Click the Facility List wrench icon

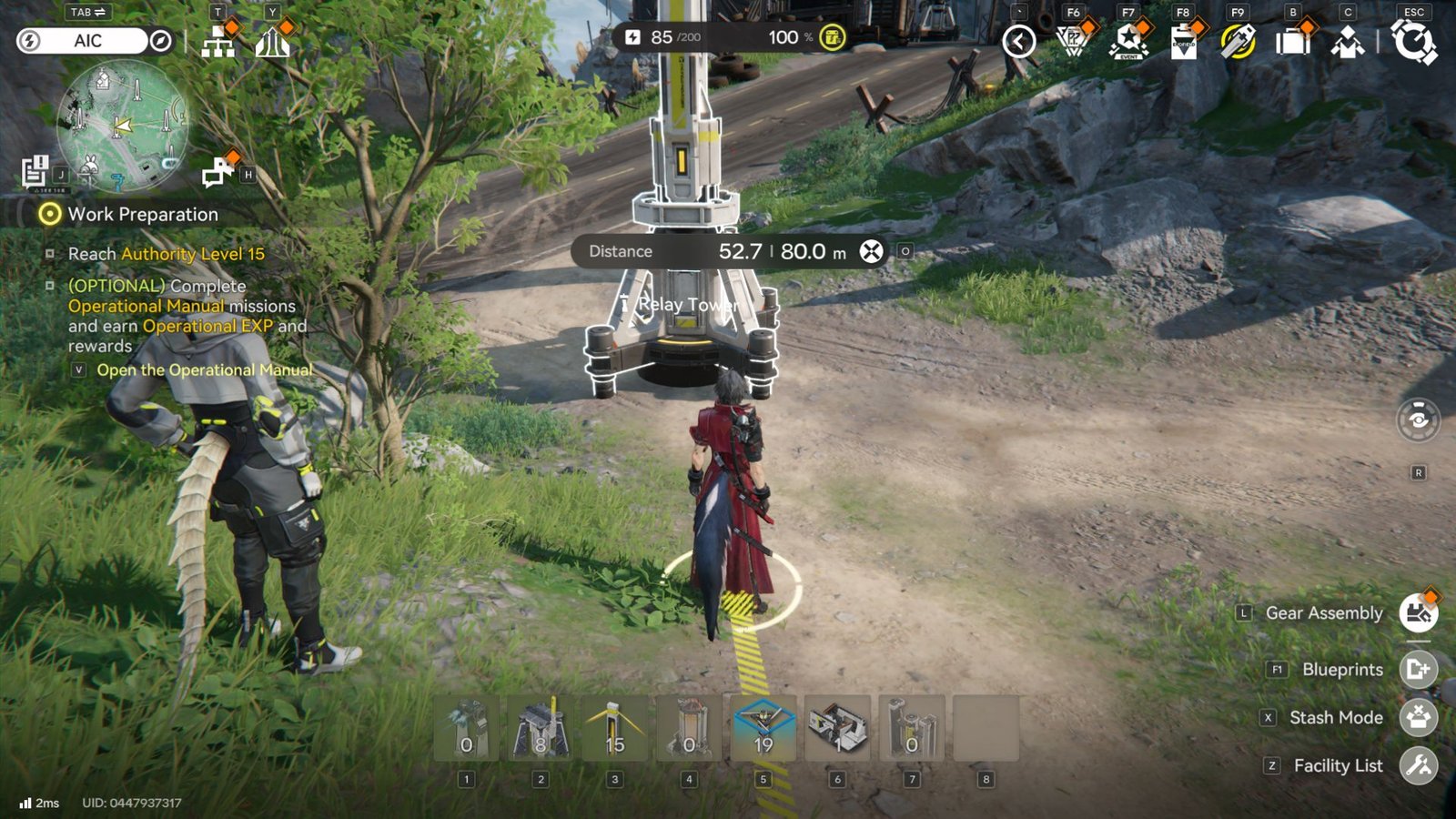[x=1418, y=764]
